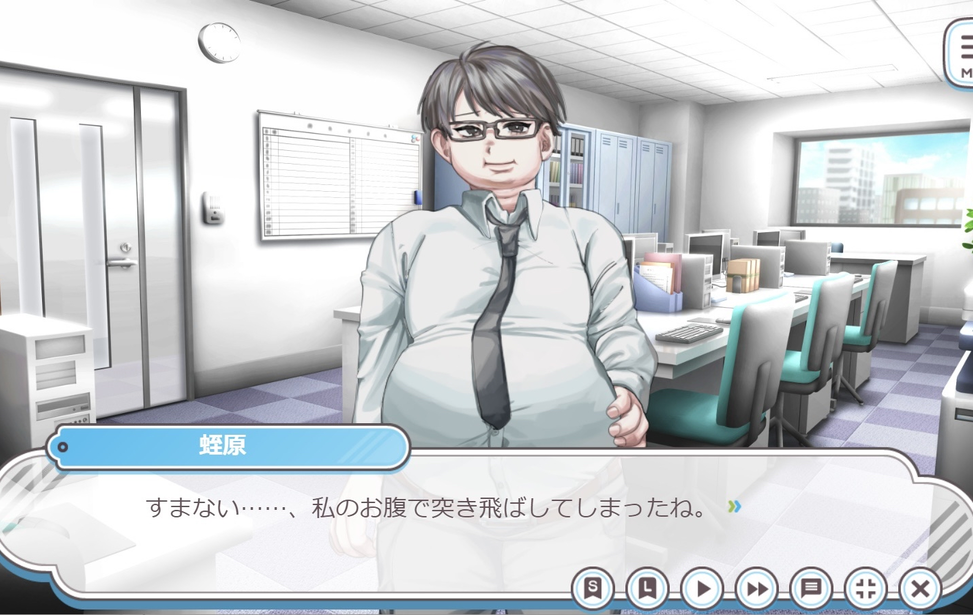Screen dimensions: 973x615
Task: Activate the fast-forward skip button
Action: tap(756, 588)
